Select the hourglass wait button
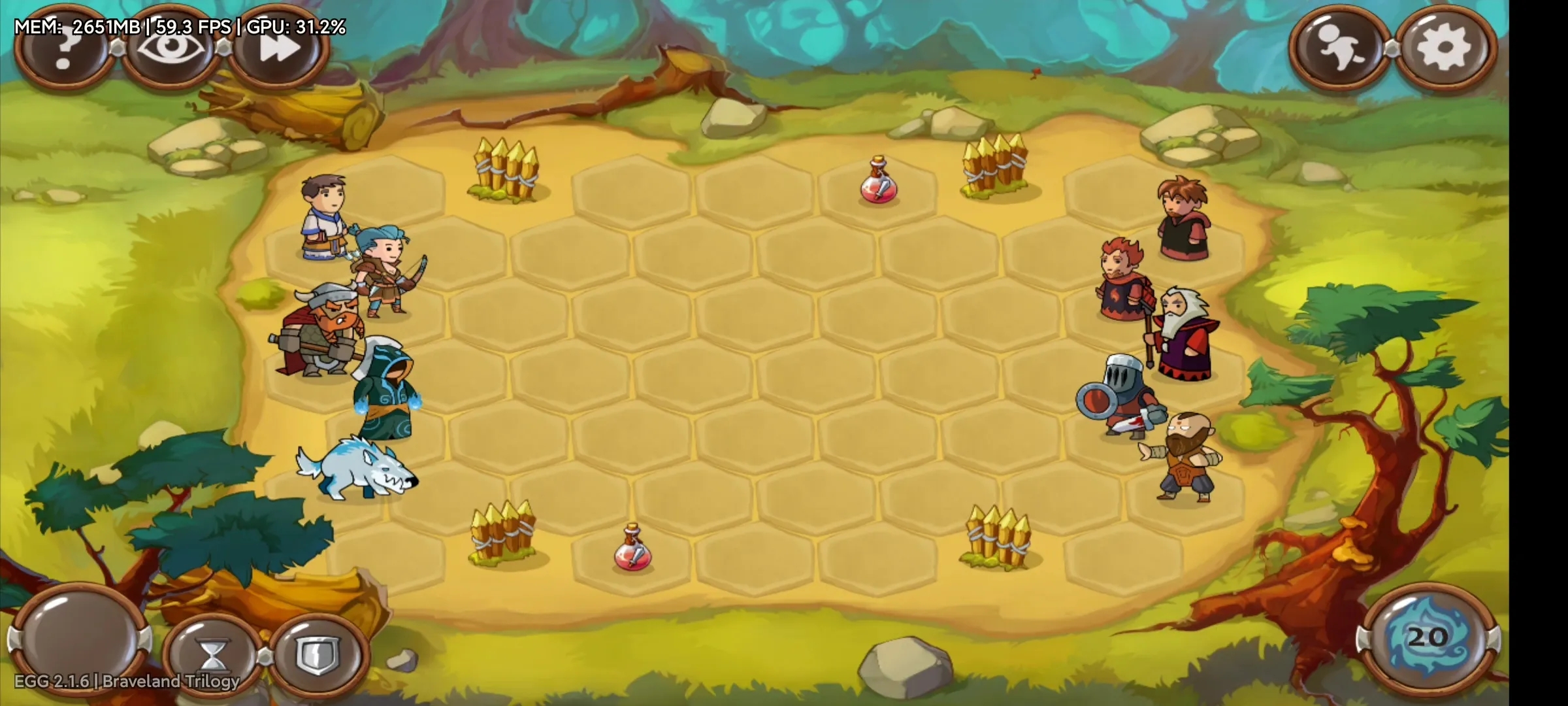 (x=214, y=656)
